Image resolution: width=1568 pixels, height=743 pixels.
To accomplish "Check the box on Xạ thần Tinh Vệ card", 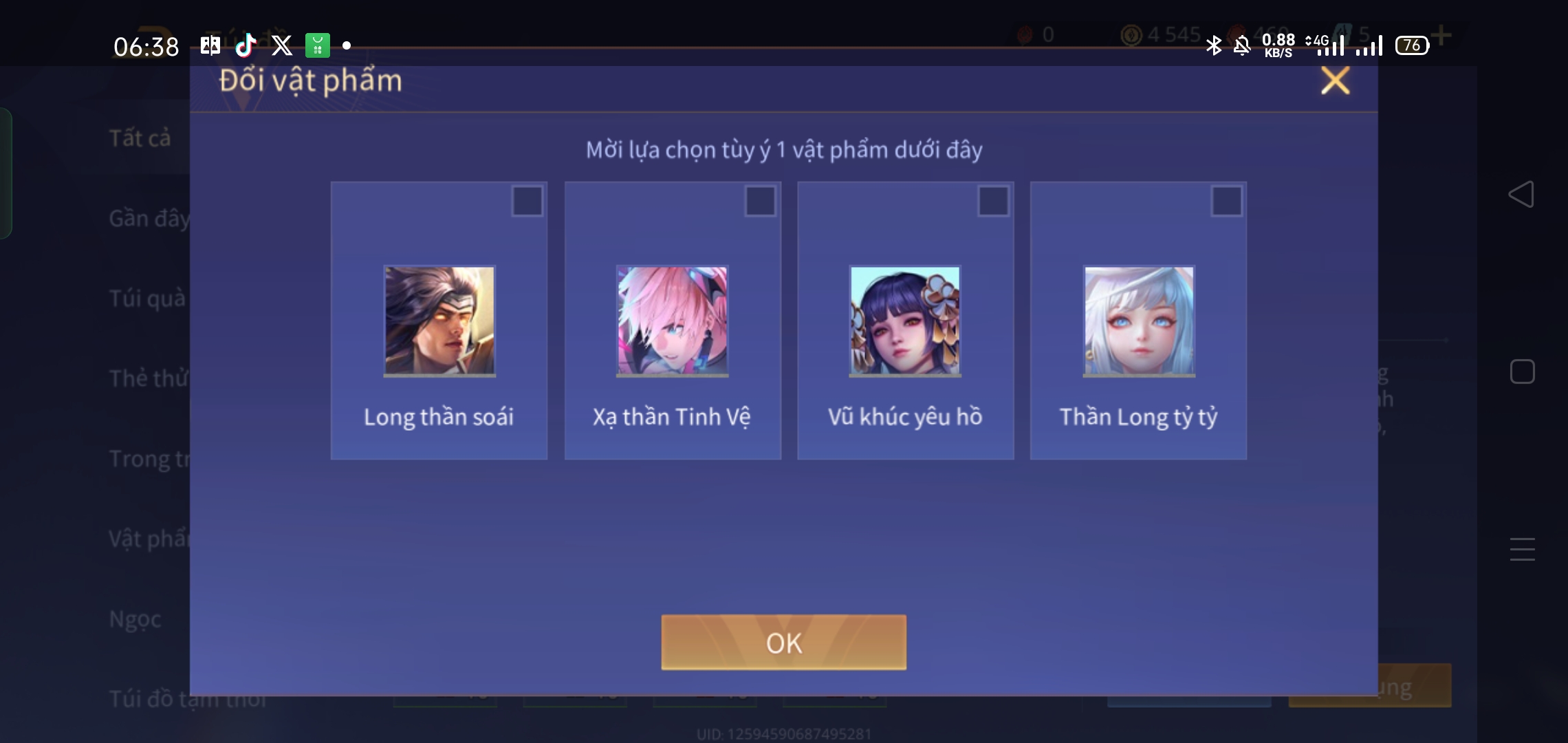I will point(760,202).
